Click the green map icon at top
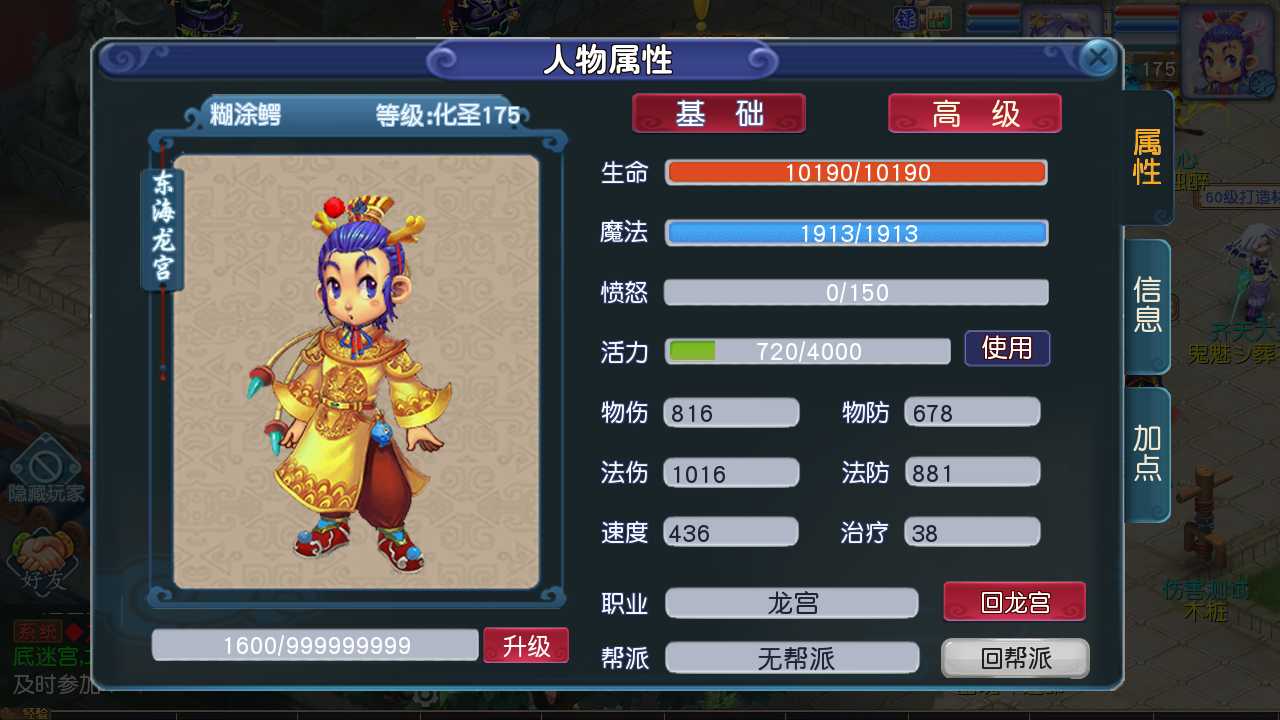Viewport: 1280px width, 720px height. (x=938, y=17)
